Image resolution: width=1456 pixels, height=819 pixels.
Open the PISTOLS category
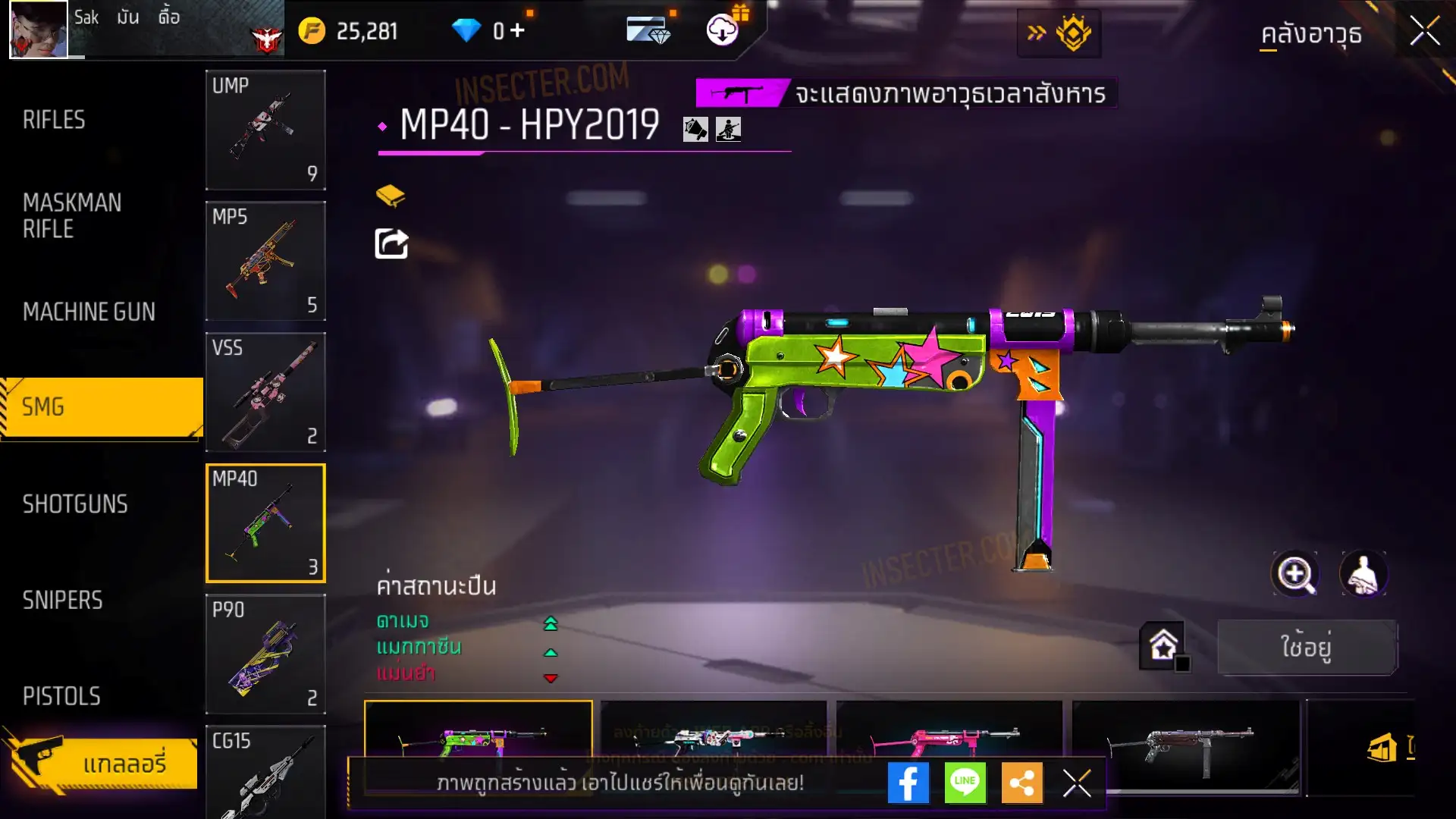[x=61, y=696]
